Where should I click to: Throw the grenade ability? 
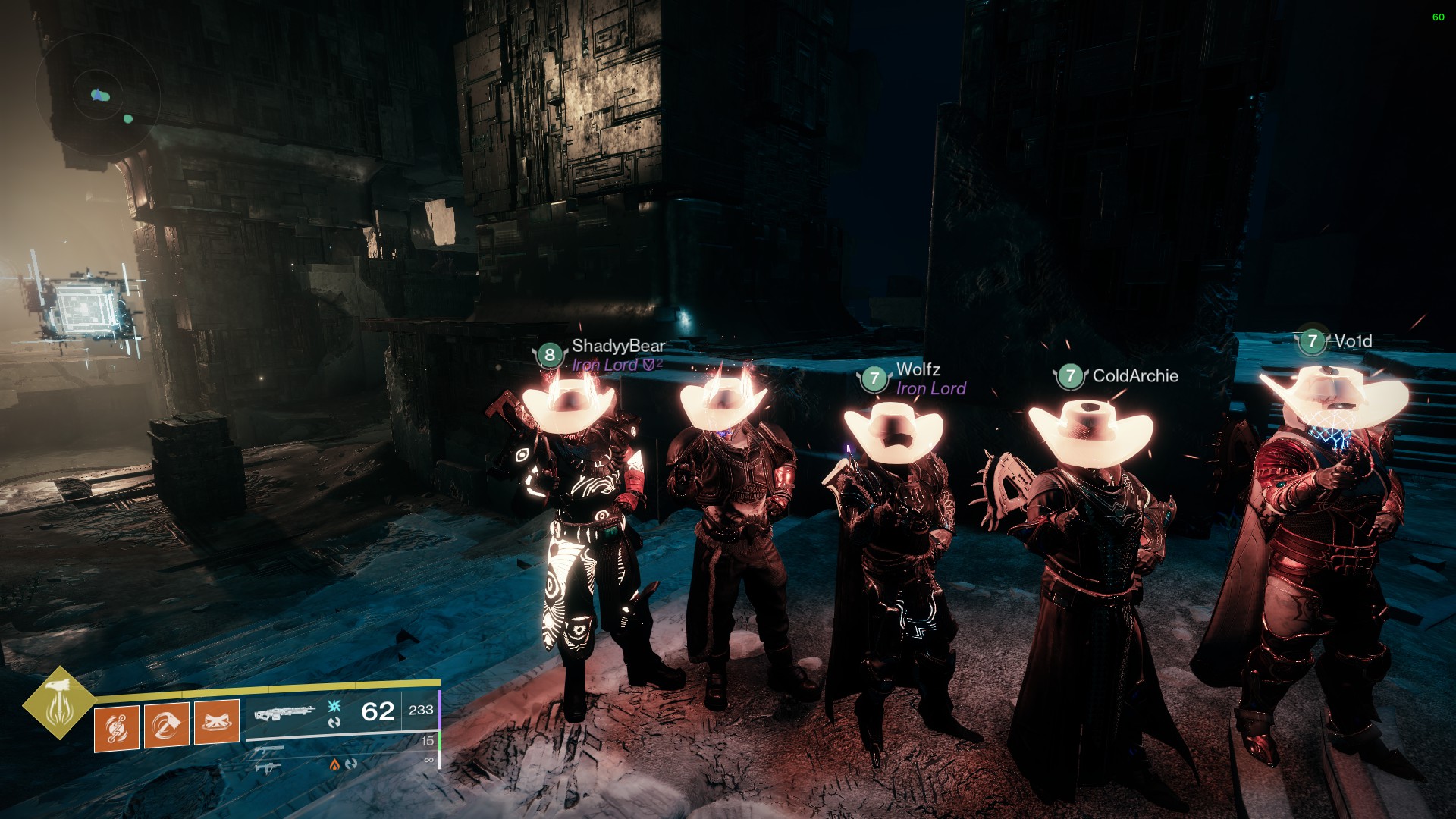(x=117, y=728)
